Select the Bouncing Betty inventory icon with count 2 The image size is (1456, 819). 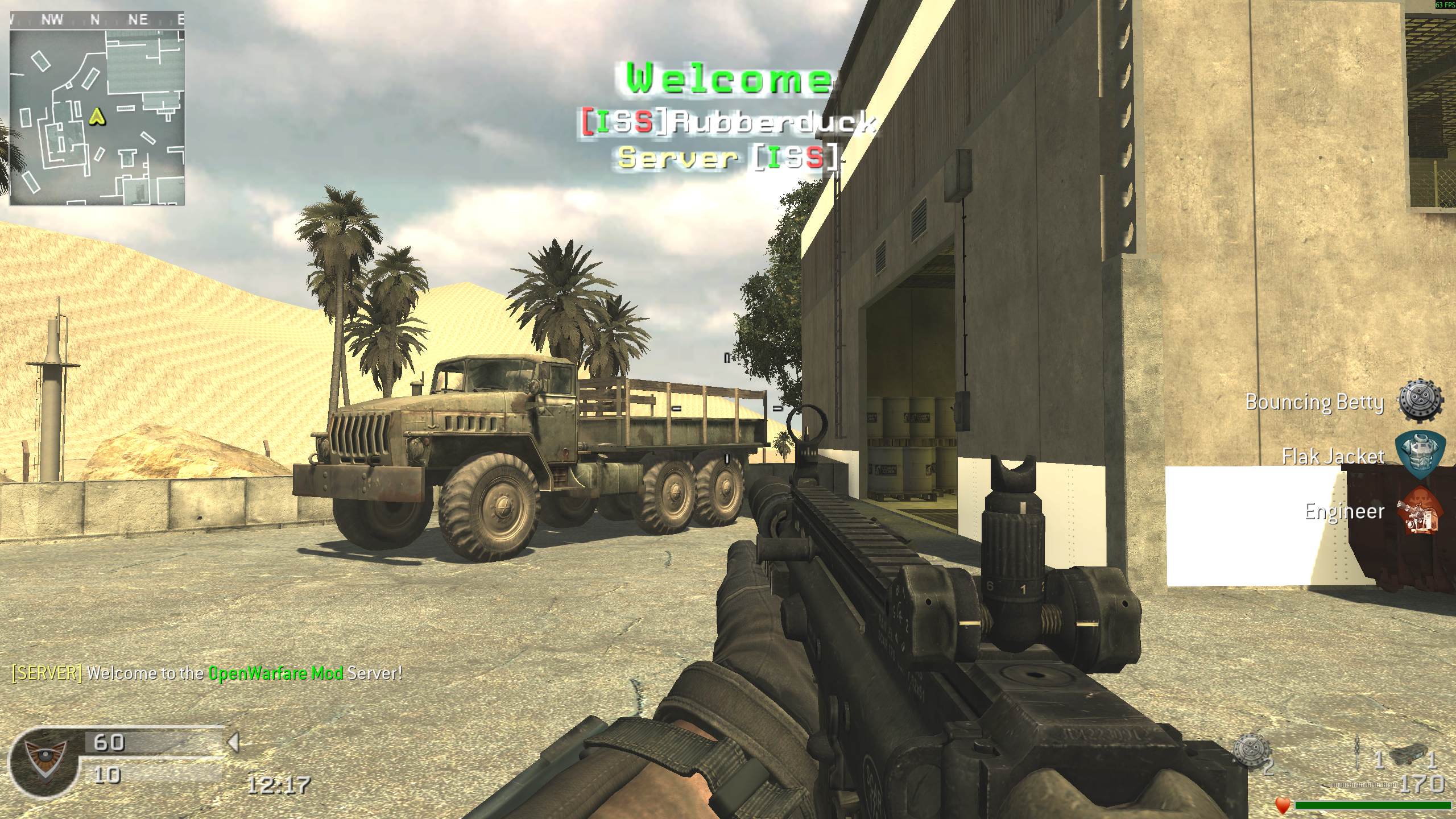tap(1252, 754)
